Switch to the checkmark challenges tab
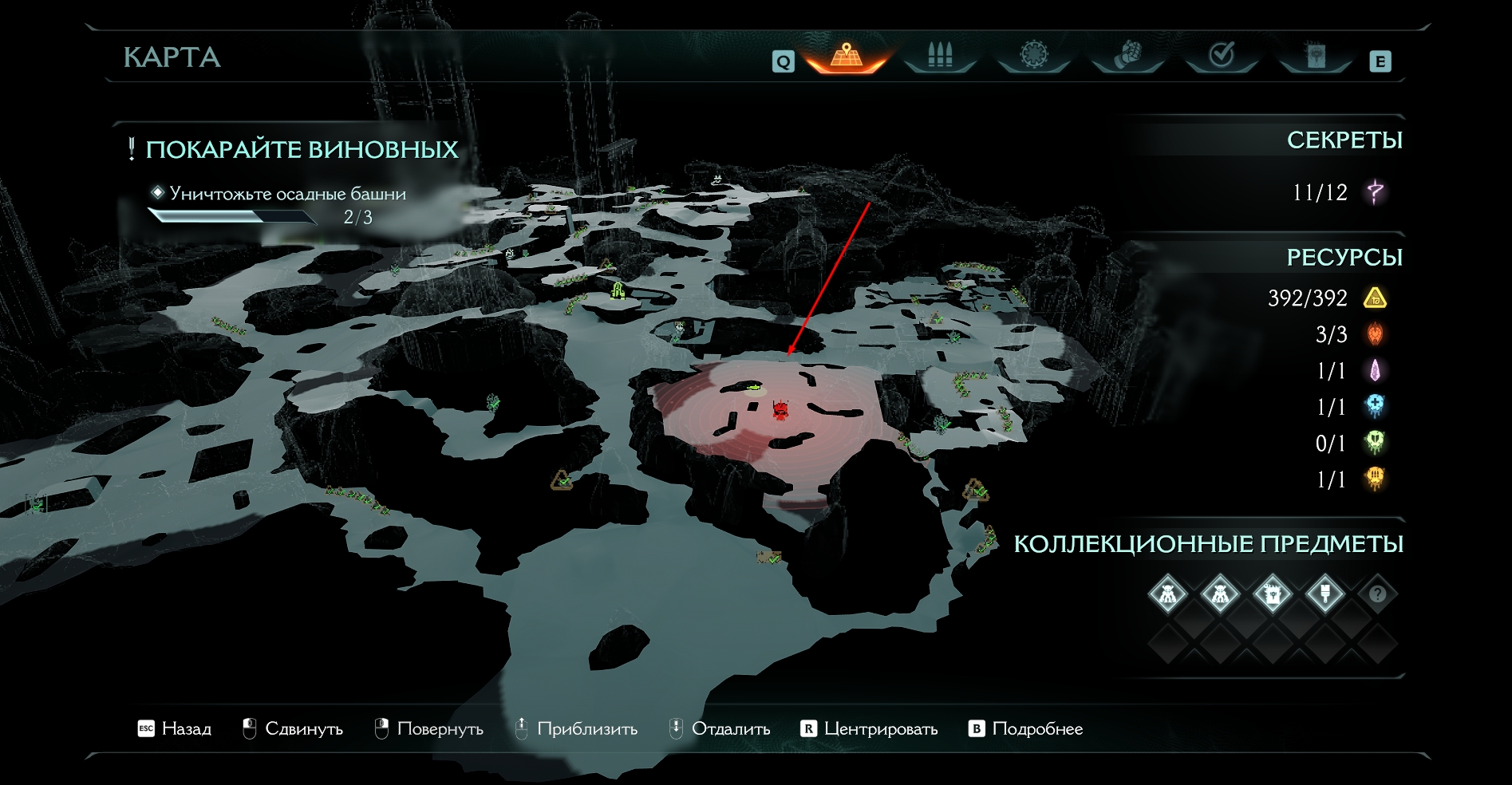 (1222, 56)
